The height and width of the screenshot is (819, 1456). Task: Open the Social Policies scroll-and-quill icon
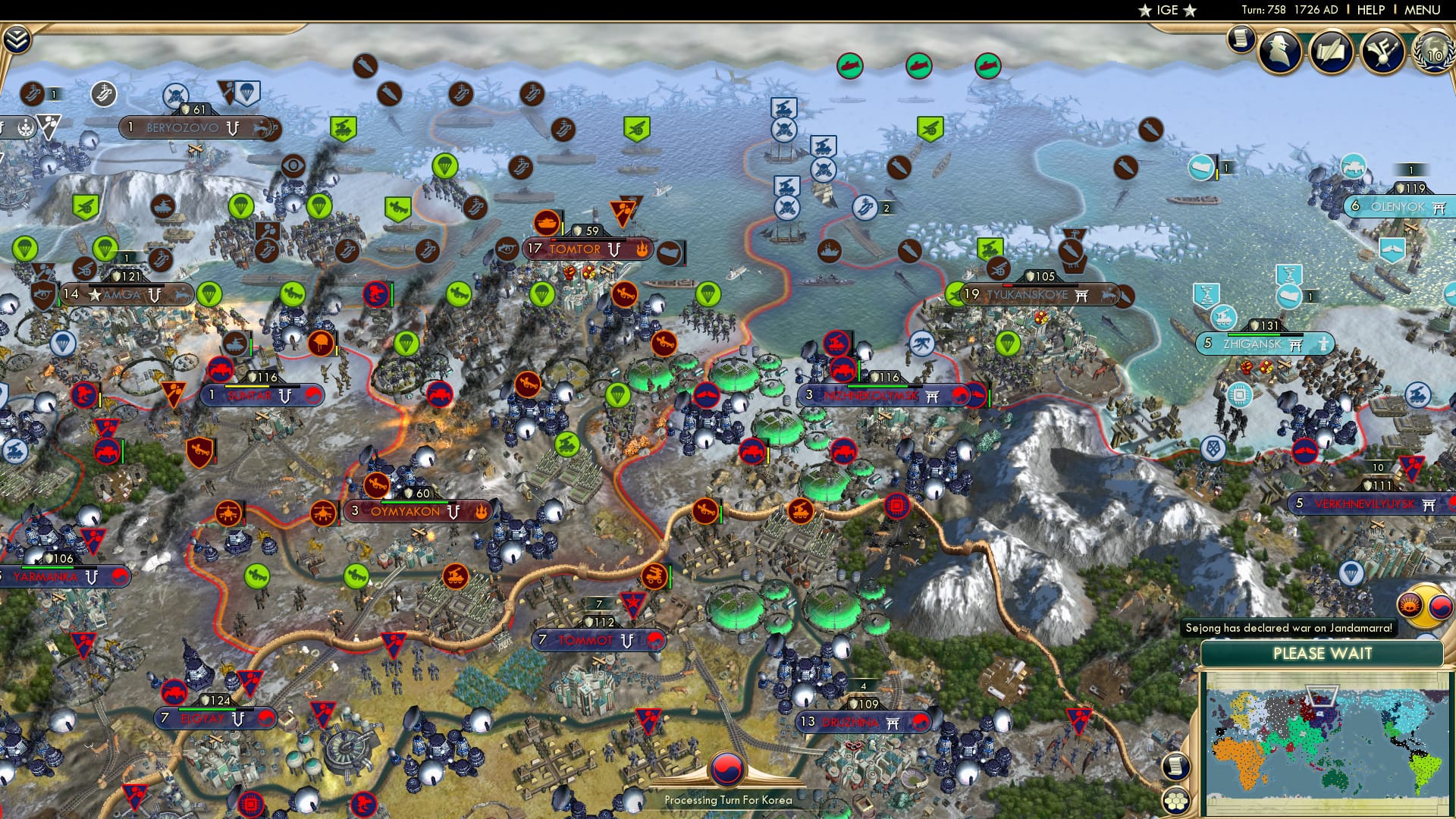coord(1331,51)
